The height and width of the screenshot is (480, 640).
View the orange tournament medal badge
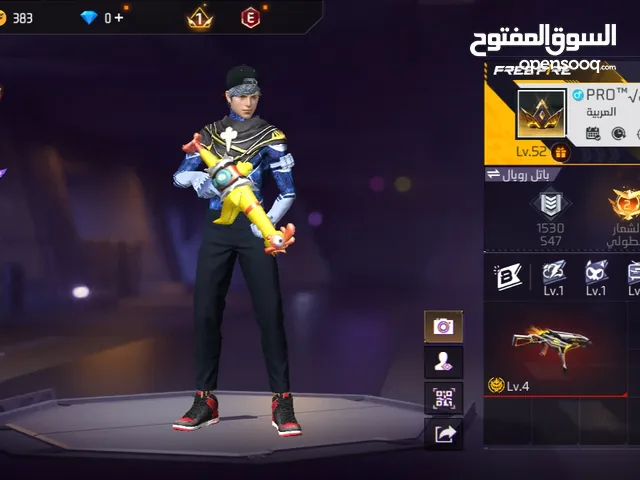tap(626, 204)
